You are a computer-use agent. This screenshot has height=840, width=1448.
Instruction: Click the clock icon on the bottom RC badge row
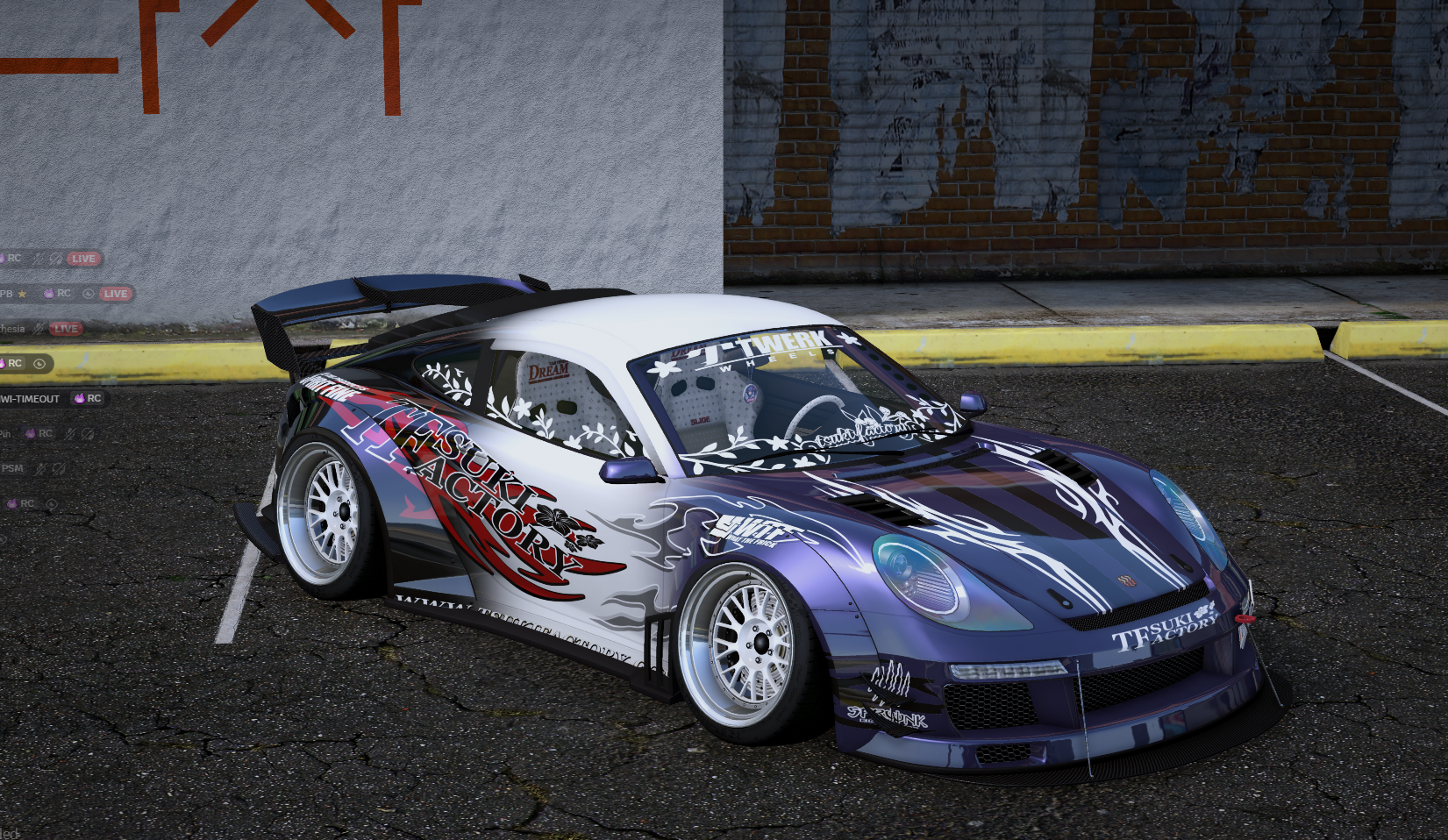51,503
